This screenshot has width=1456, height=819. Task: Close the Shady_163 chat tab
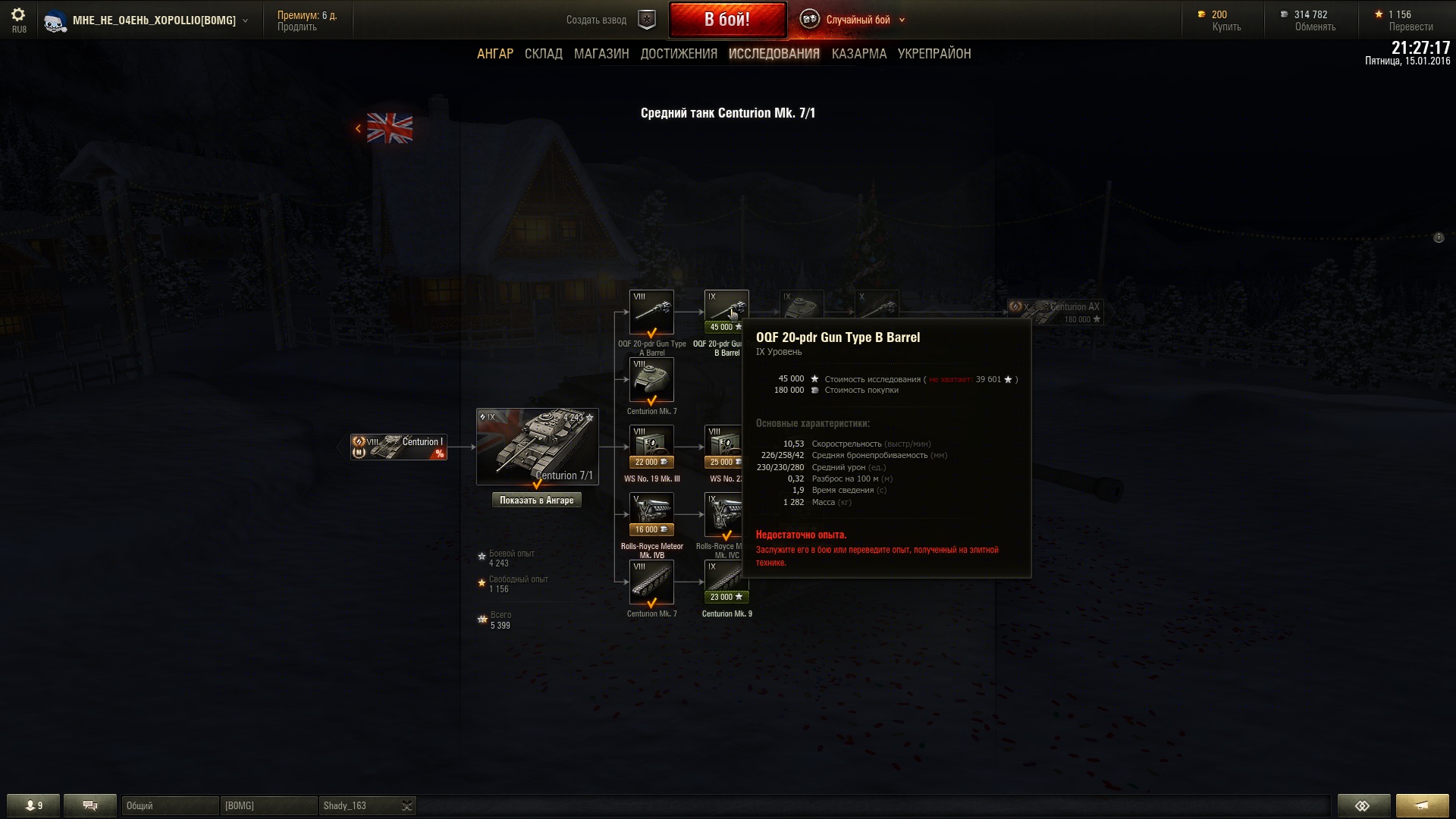pos(407,805)
